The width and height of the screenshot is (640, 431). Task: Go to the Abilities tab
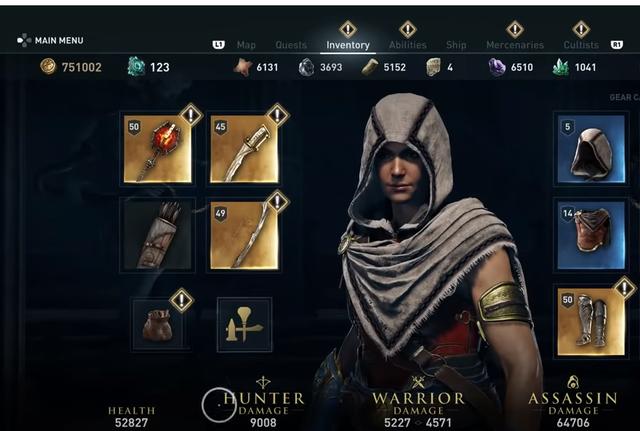[407, 45]
